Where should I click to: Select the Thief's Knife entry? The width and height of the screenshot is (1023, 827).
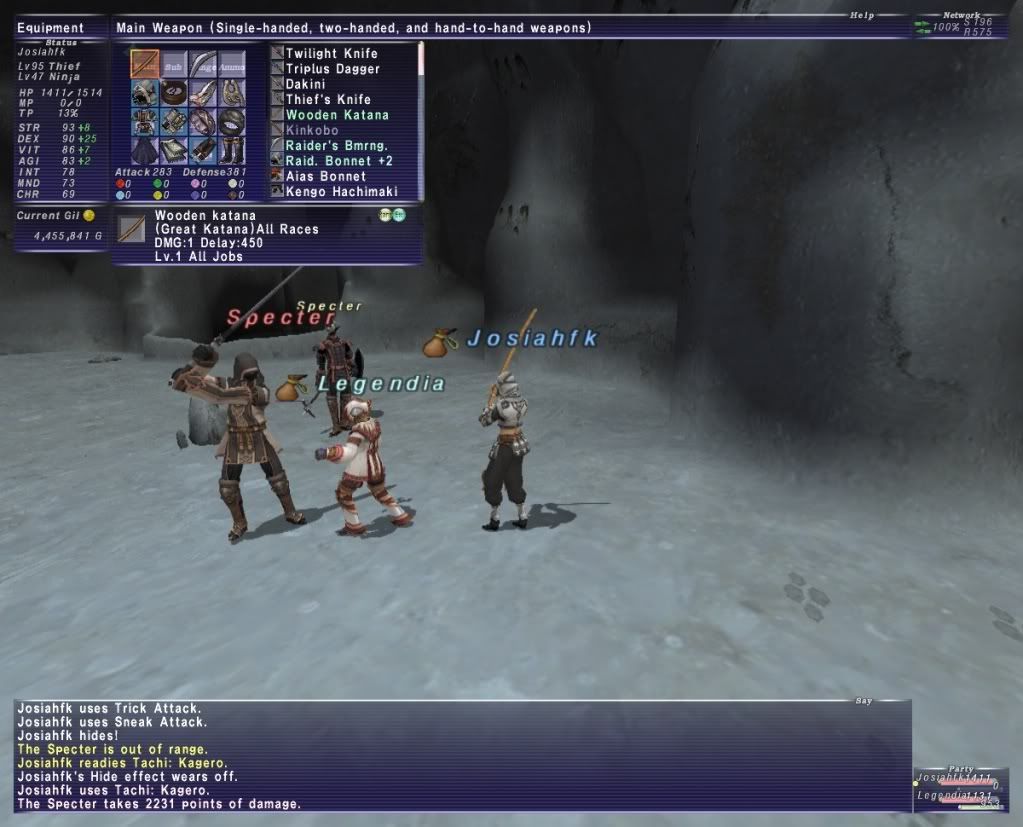click(x=328, y=99)
